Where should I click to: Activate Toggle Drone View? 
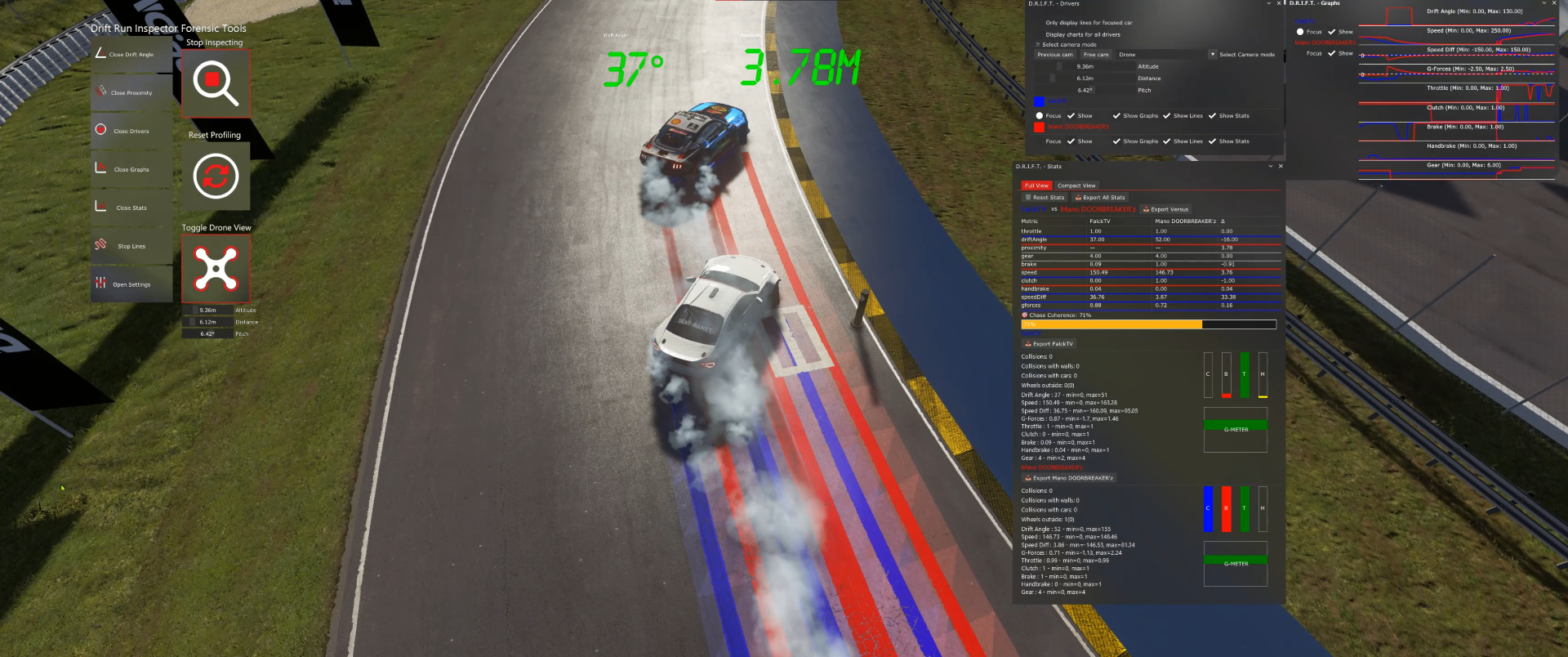pos(215,267)
